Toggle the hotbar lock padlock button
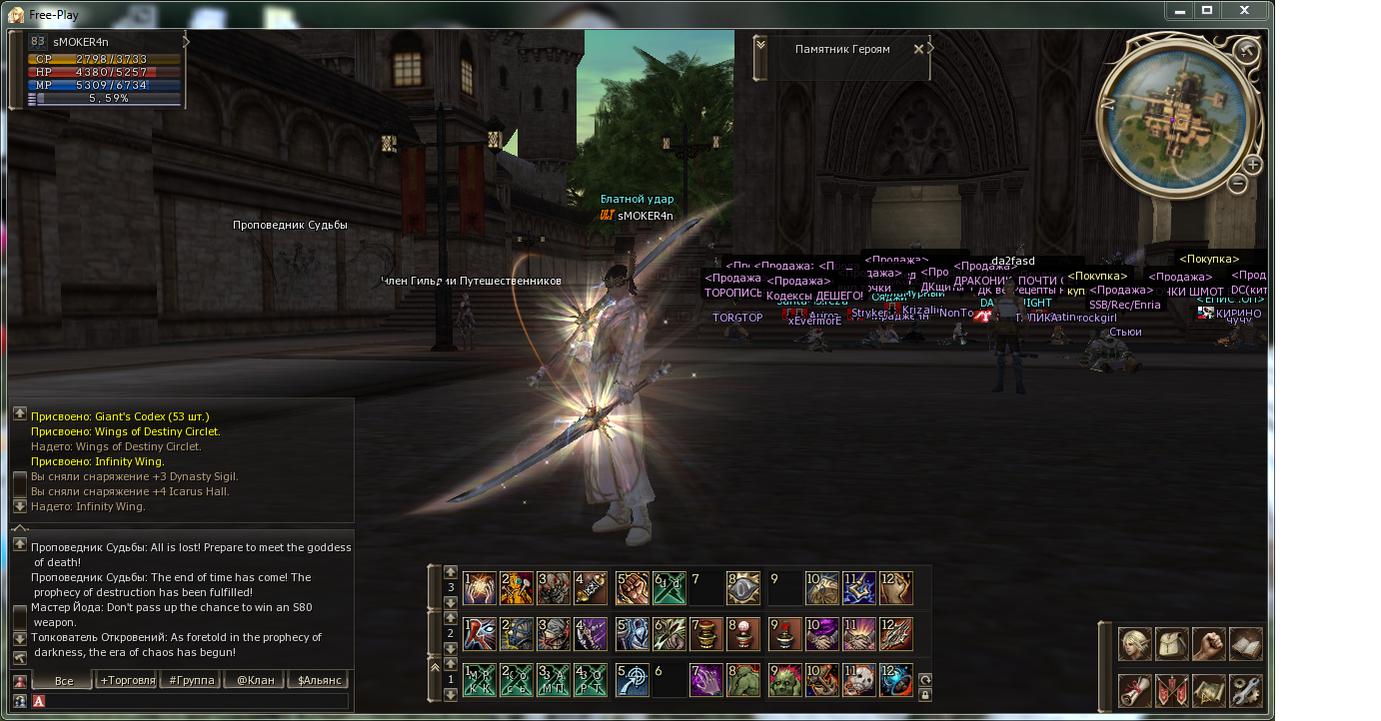 click(x=925, y=694)
